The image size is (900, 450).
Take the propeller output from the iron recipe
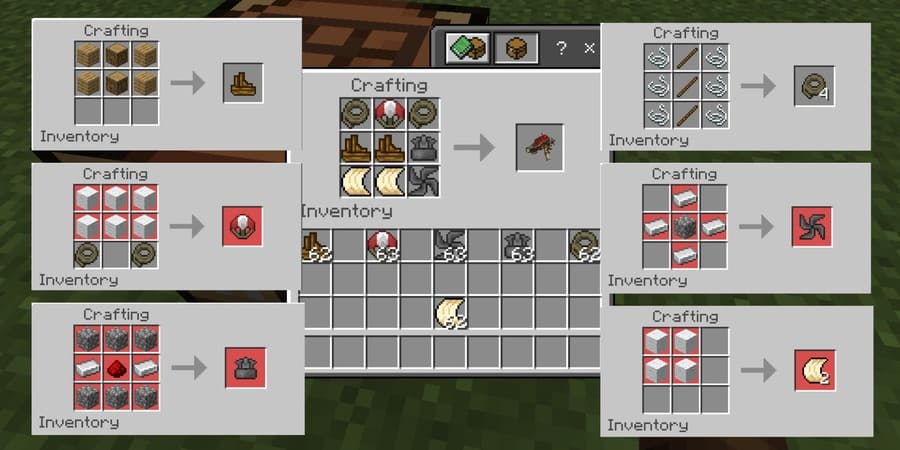pyautogui.click(x=812, y=227)
